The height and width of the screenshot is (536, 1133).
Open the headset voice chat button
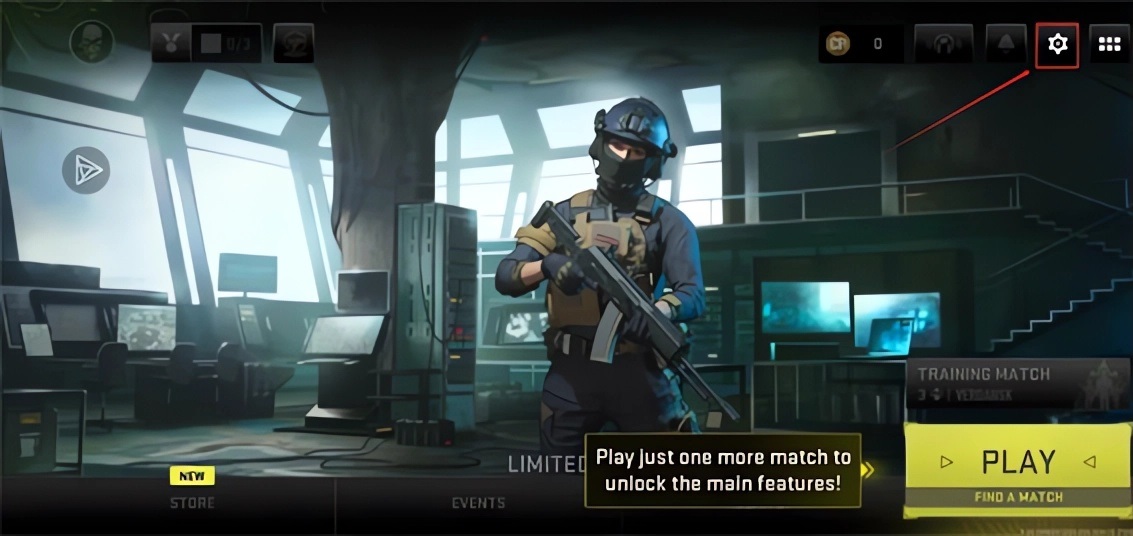coord(943,44)
